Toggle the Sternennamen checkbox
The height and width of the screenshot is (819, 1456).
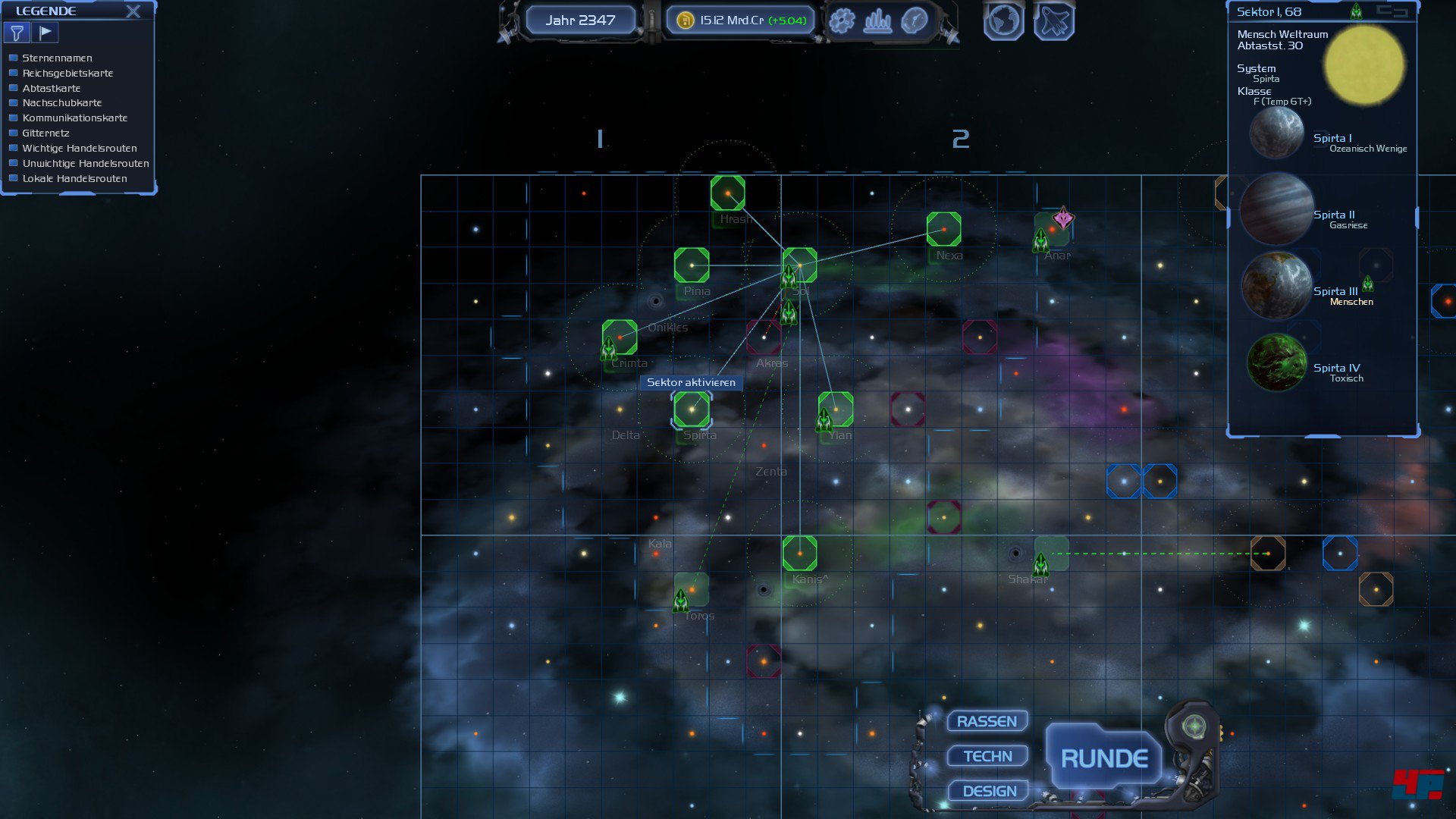13,58
